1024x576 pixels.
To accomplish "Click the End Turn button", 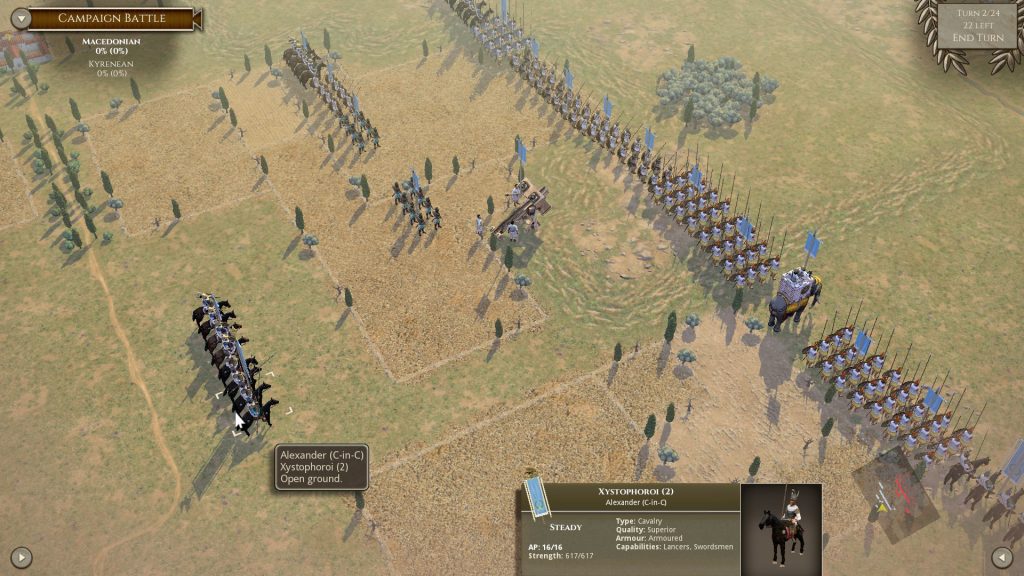I will 977,38.
